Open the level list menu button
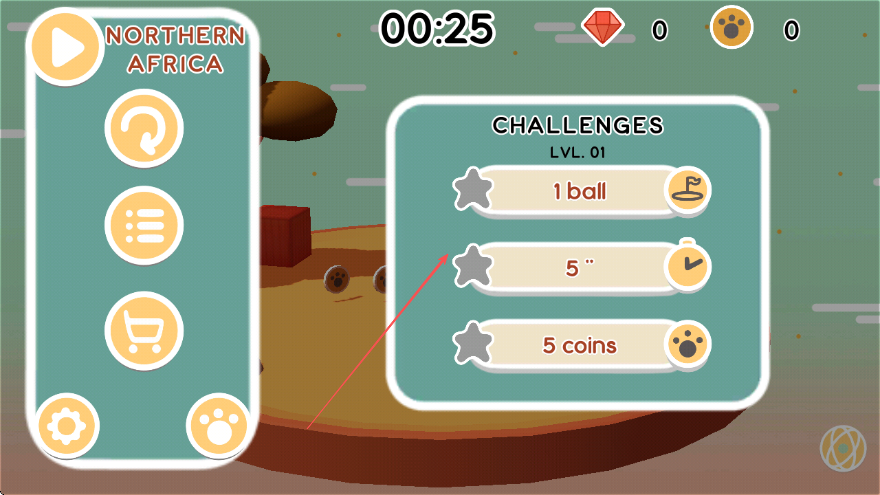The width and height of the screenshot is (880, 495). [144, 225]
